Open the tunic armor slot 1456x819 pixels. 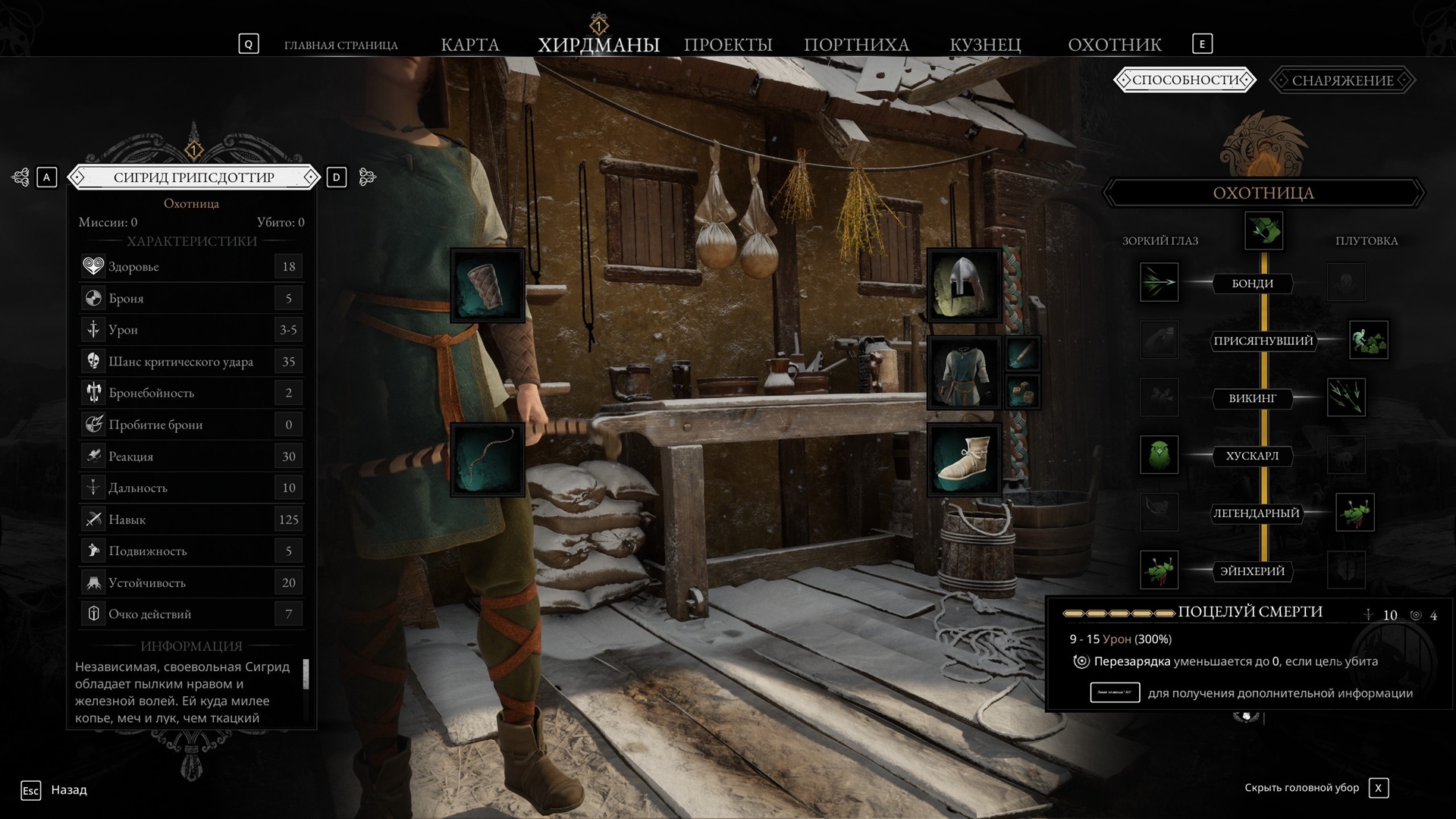coord(964,373)
